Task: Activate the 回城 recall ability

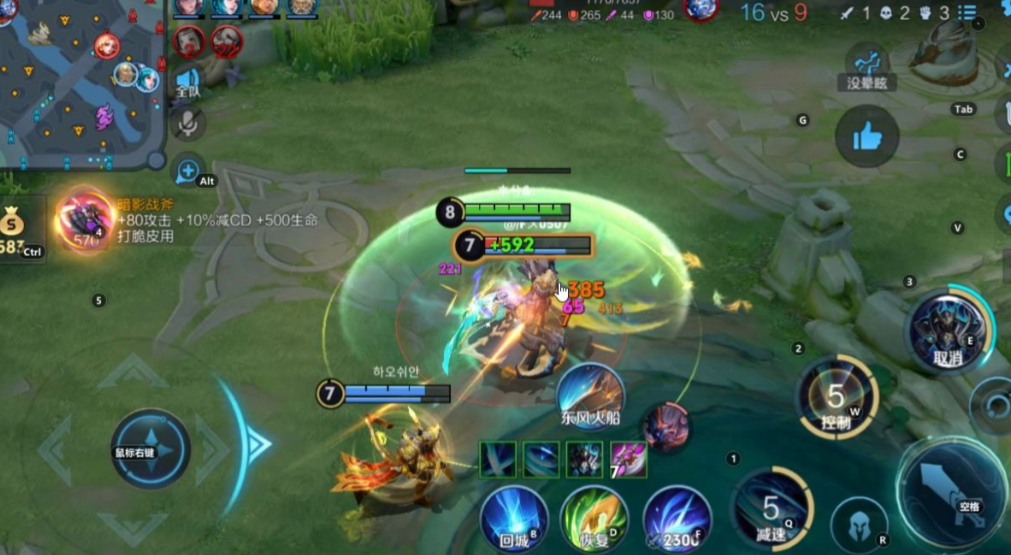Action: [514, 516]
